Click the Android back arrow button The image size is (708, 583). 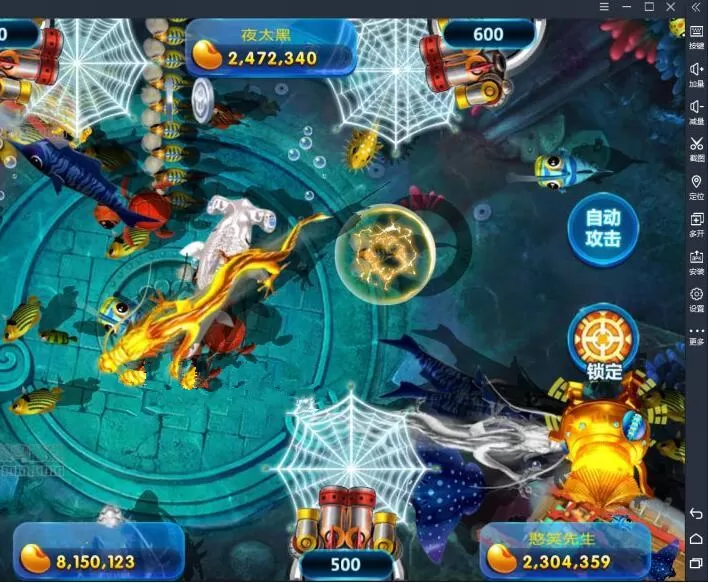(696, 514)
